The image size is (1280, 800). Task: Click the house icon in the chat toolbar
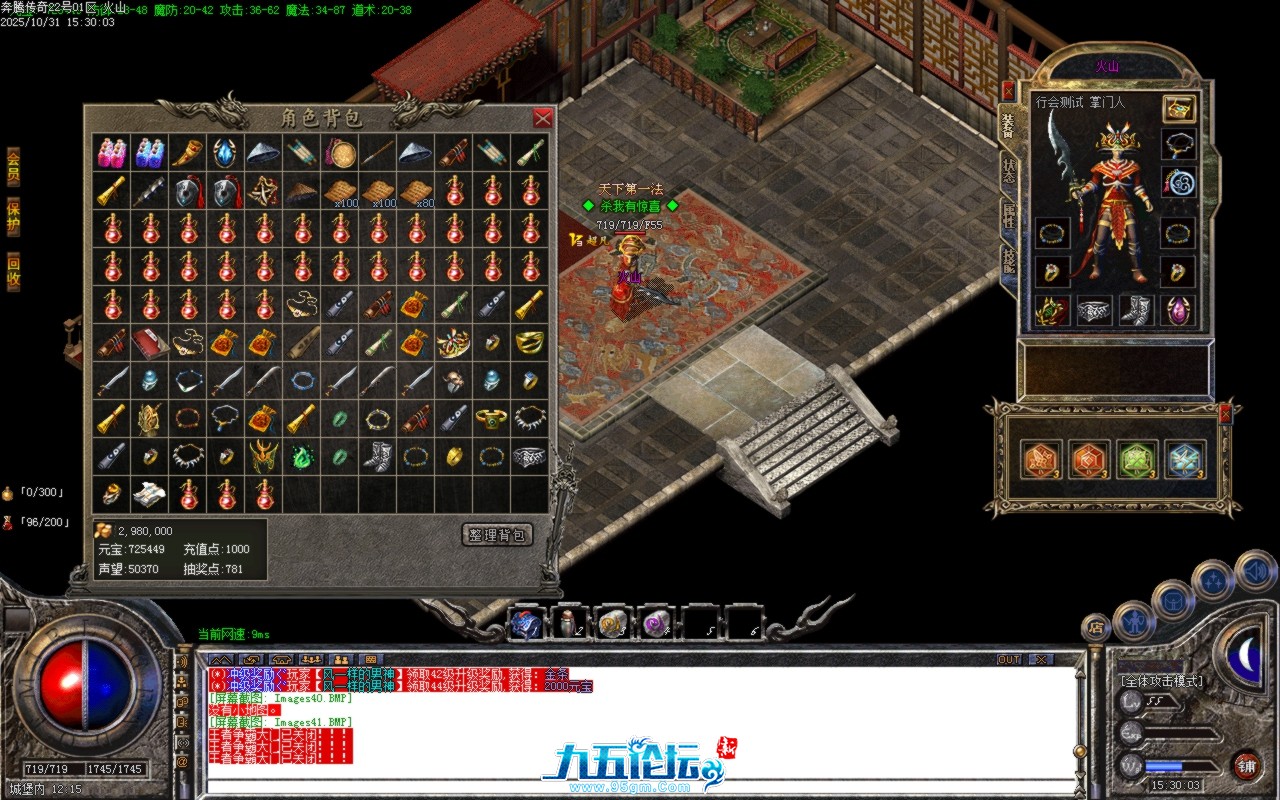280,659
